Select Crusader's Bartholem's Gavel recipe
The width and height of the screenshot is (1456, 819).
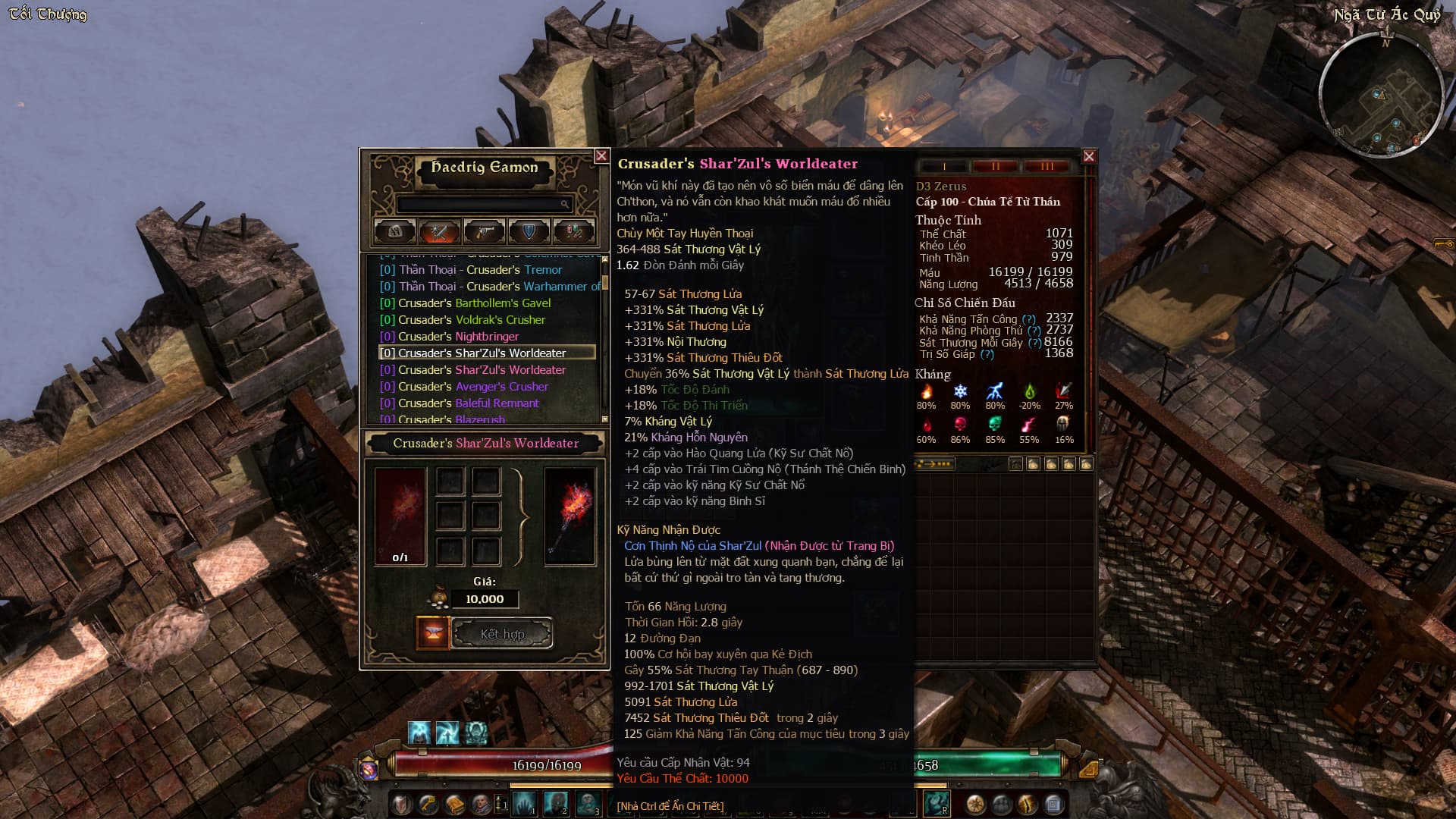point(475,303)
